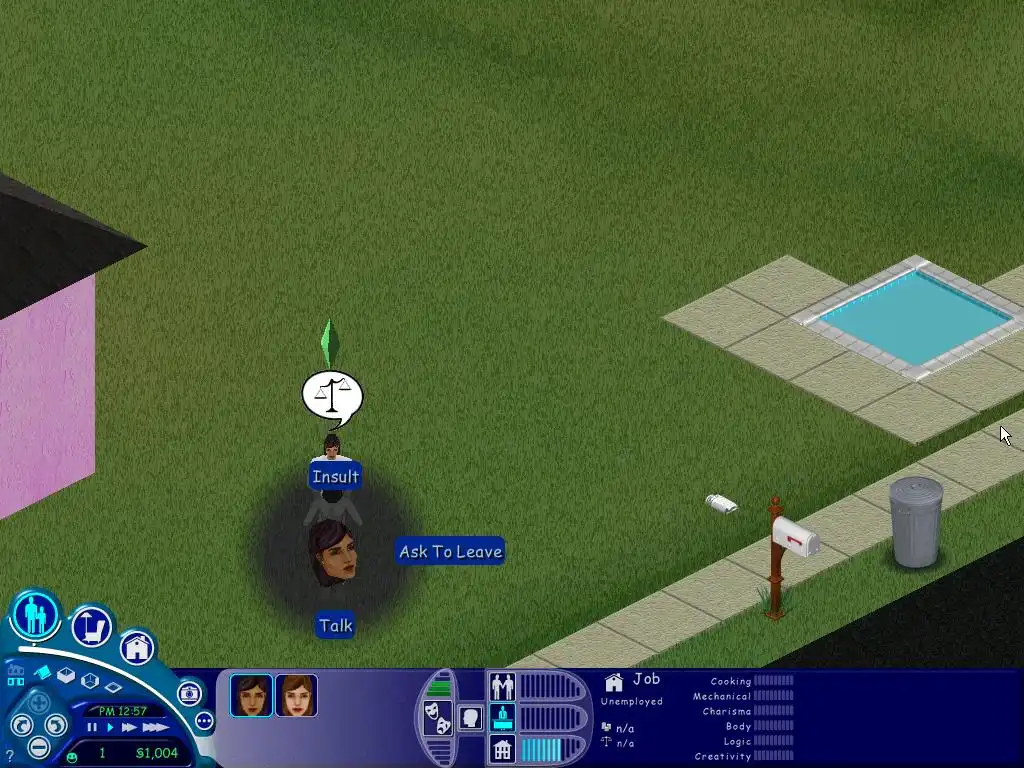This screenshot has height=768, width=1024.
Task: Show the mood panel with the masks icon
Action: click(x=436, y=716)
